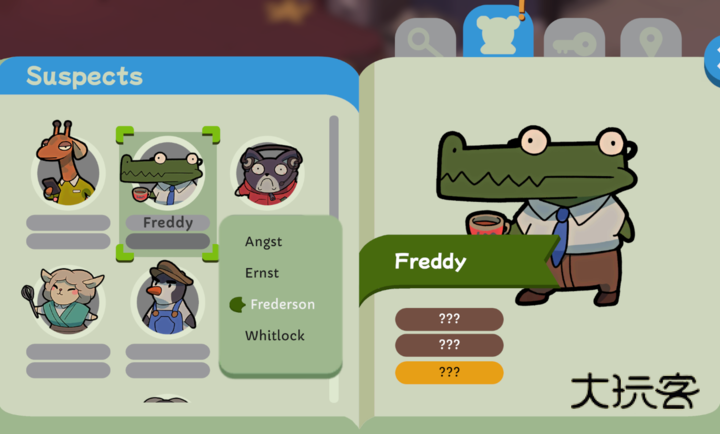
Task: Choose surname Whitlock from the list
Action: (275, 336)
